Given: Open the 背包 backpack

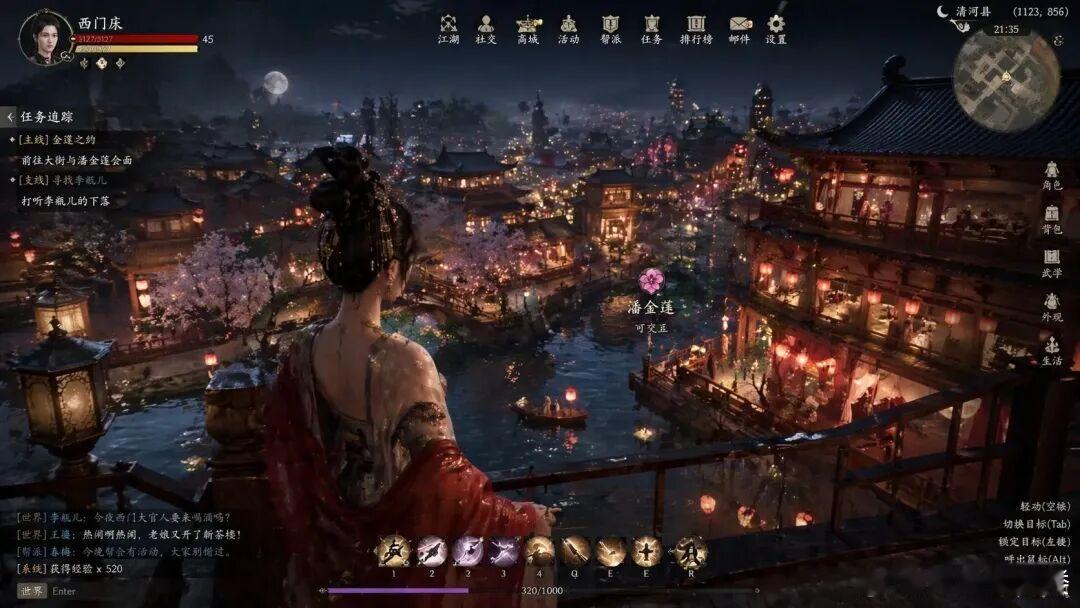Looking at the screenshot, I should [1052, 220].
